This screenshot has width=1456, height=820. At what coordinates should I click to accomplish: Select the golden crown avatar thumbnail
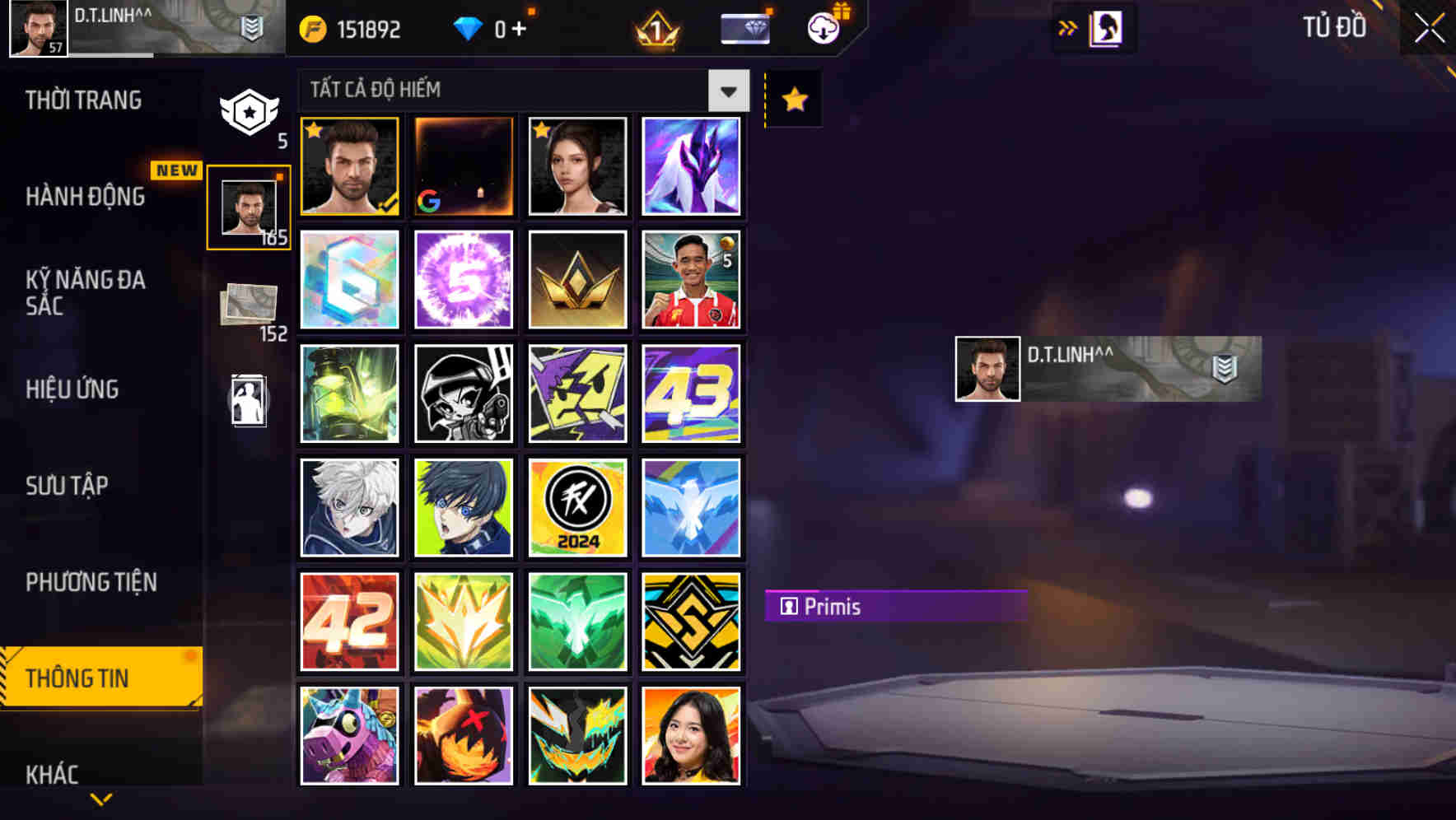point(577,279)
